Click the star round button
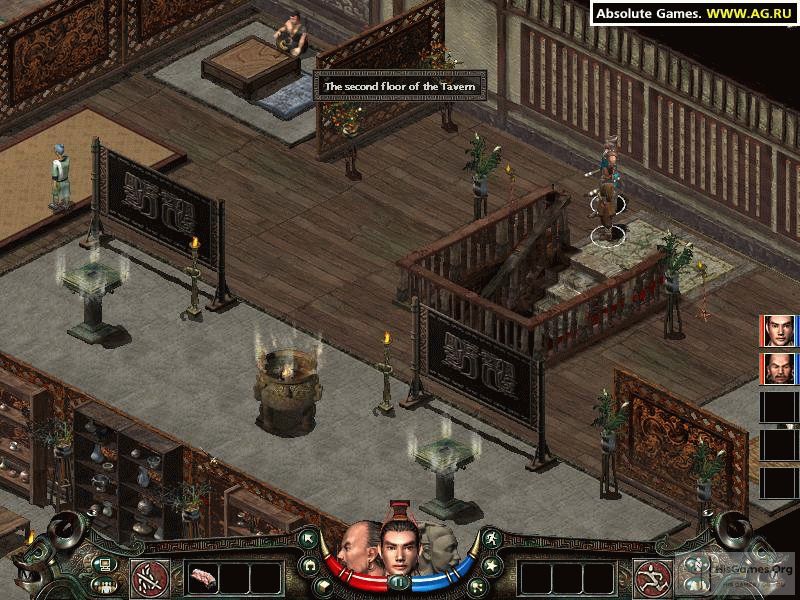Image resolution: width=800 pixels, height=600 pixels. pos(490,564)
